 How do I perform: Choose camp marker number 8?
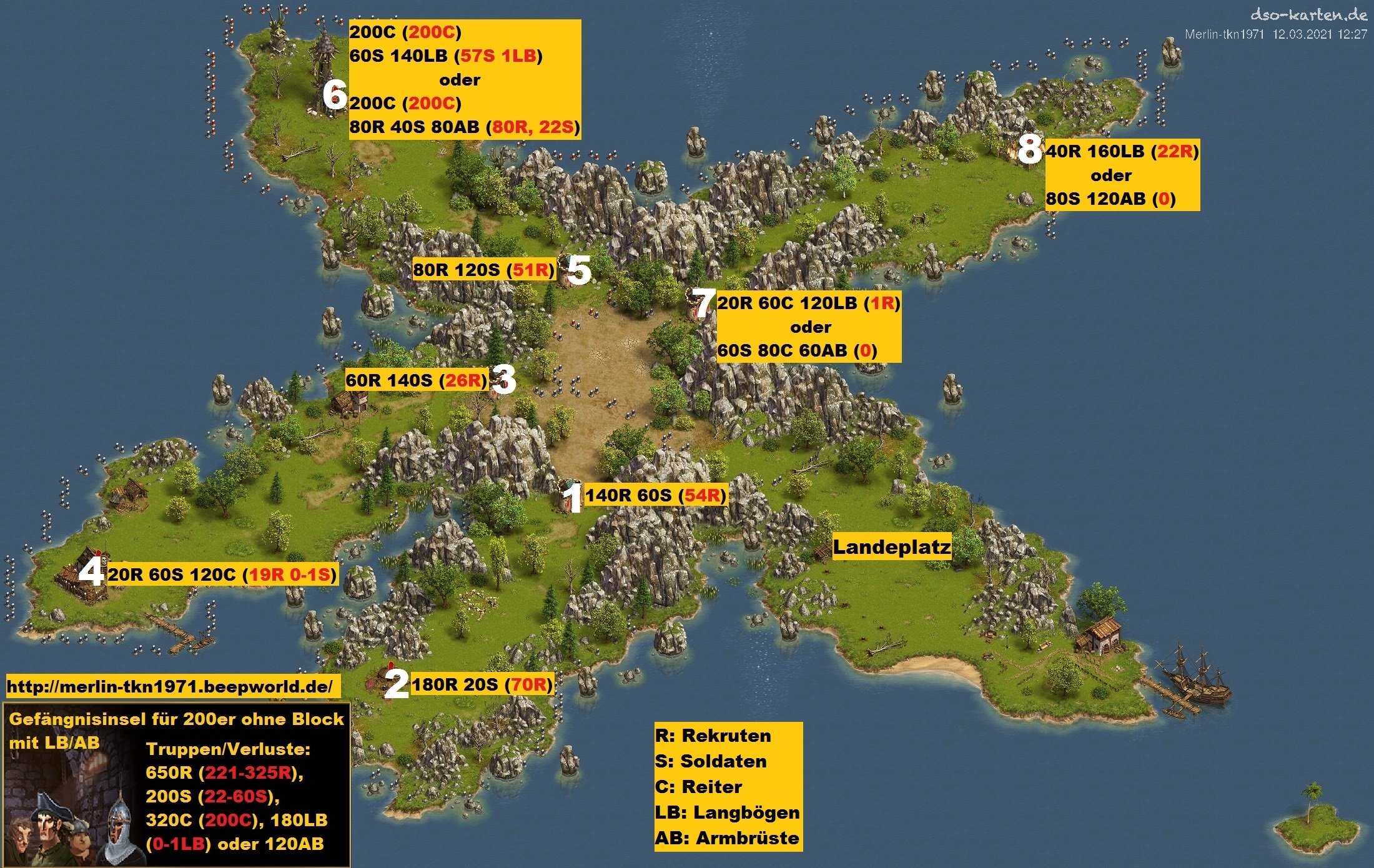tap(1029, 150)
